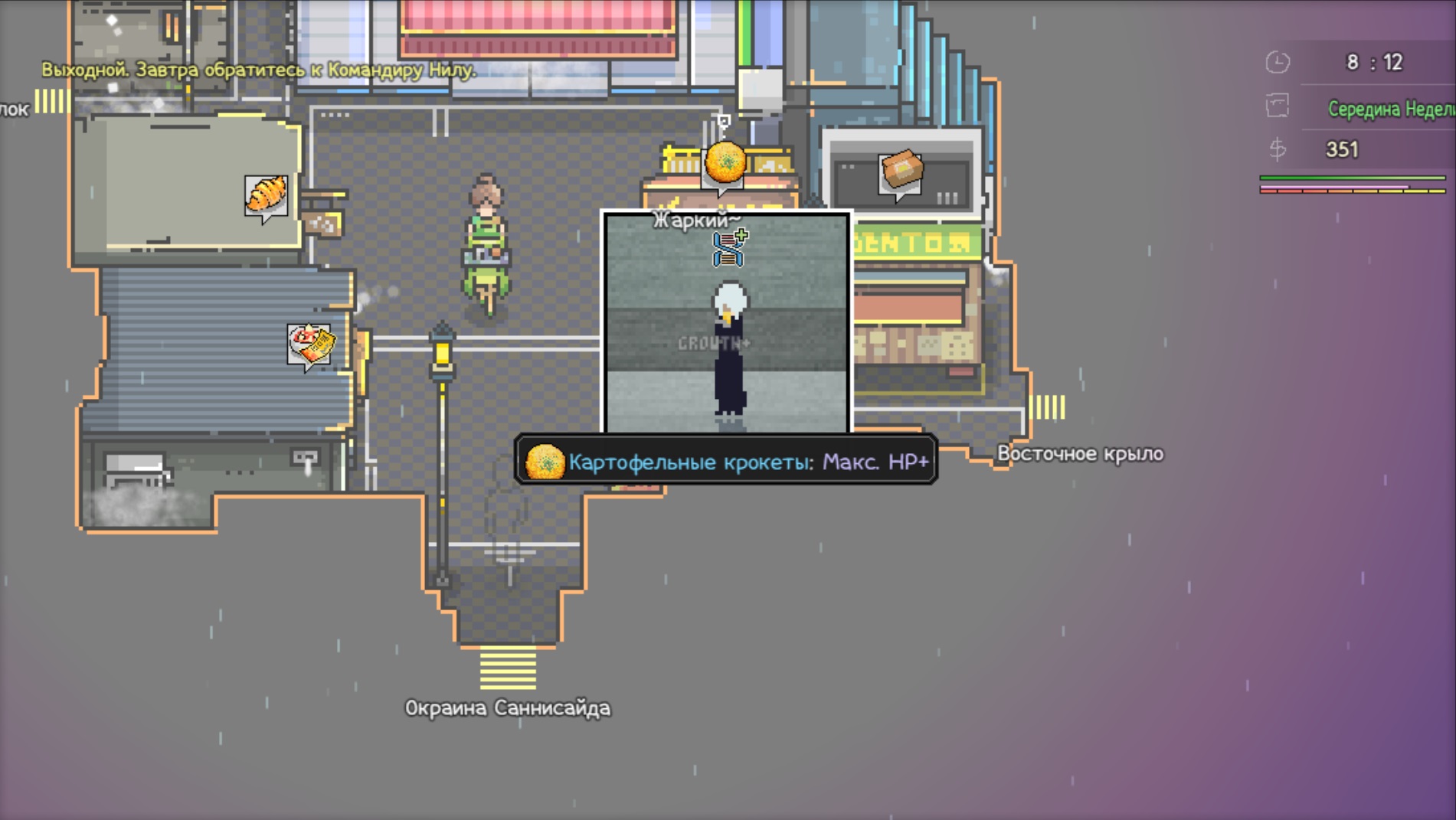This screenshot has width=1456, height=820.
Task: Click the potato croquette speech-bubble marker
Action: click(725, 164)
